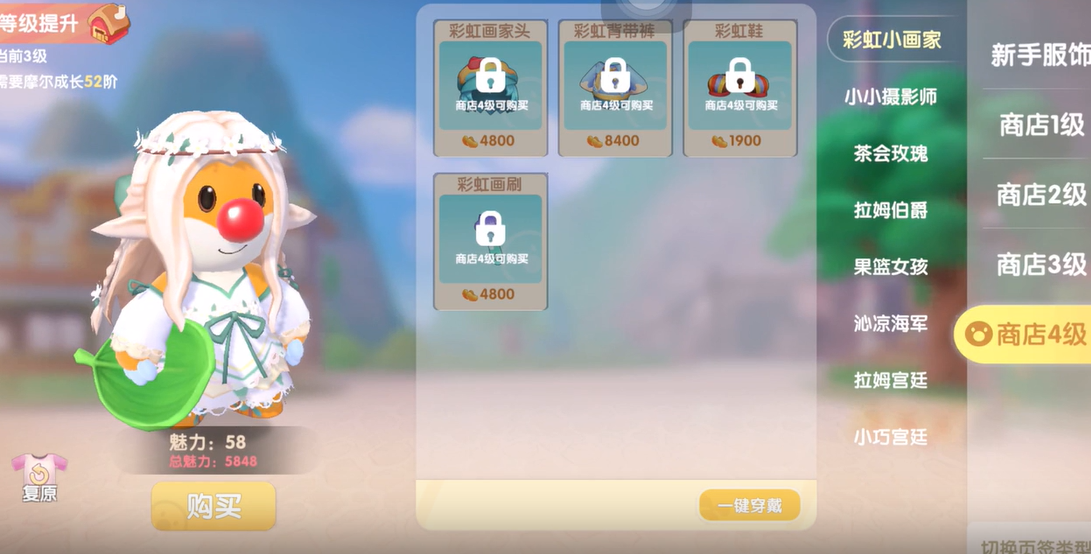Reset outfit with the 复原 shirt icon

pyautogui.click(x=38, y=477)
